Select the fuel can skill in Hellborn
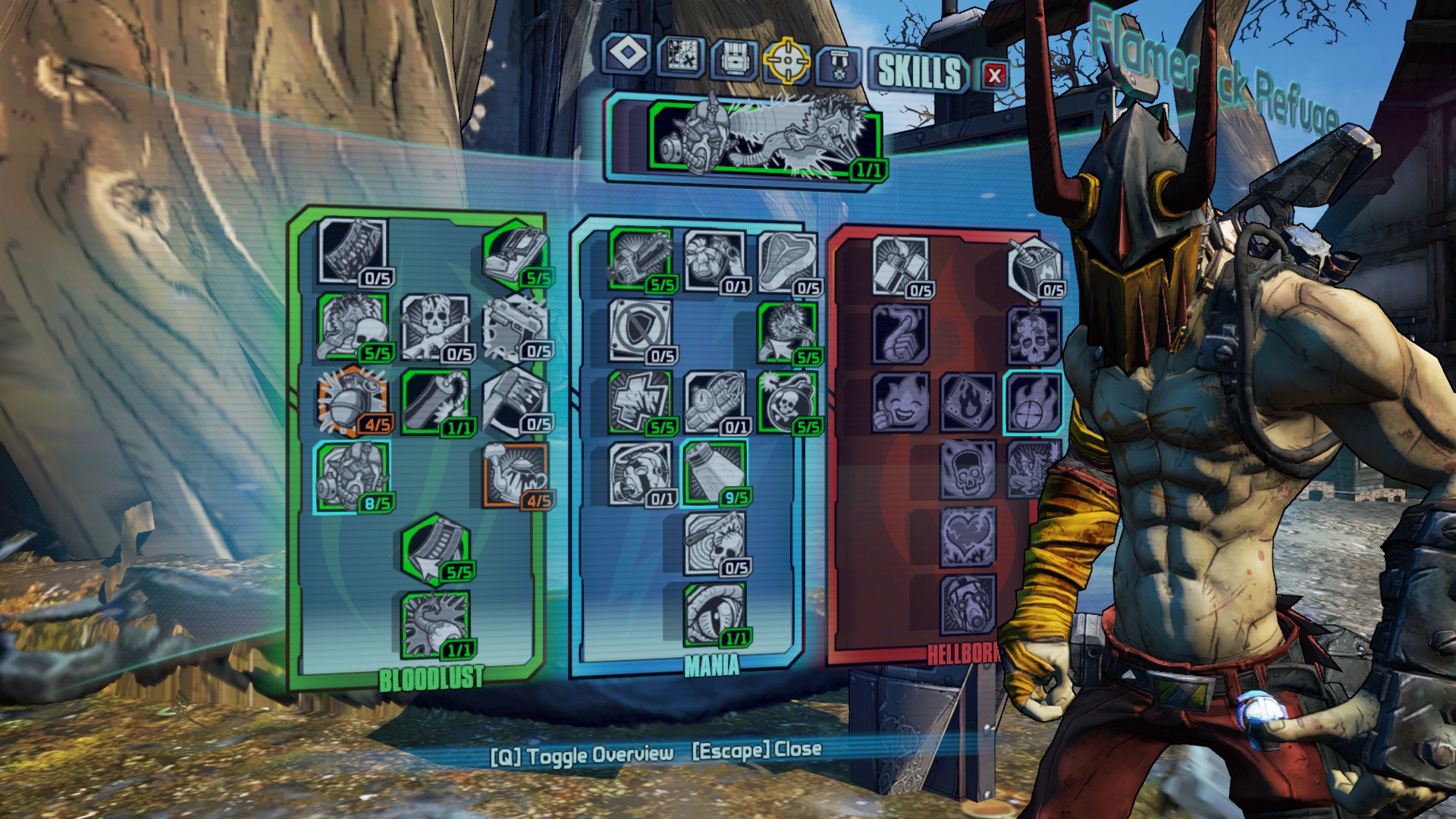The image size is (1456, 819). (x=1034, y=267)
